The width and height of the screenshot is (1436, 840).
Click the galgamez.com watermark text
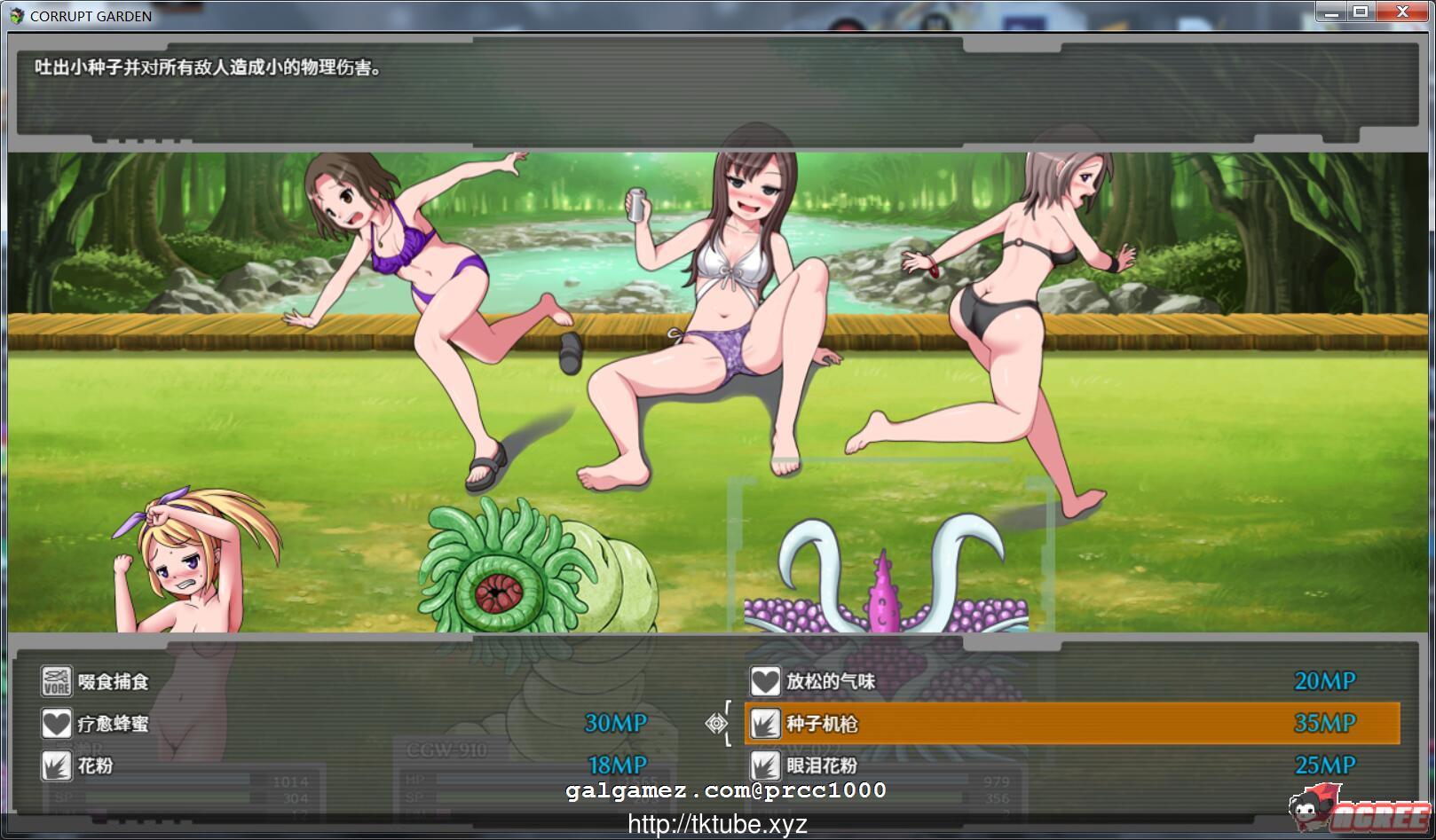(x=726, y=790)
